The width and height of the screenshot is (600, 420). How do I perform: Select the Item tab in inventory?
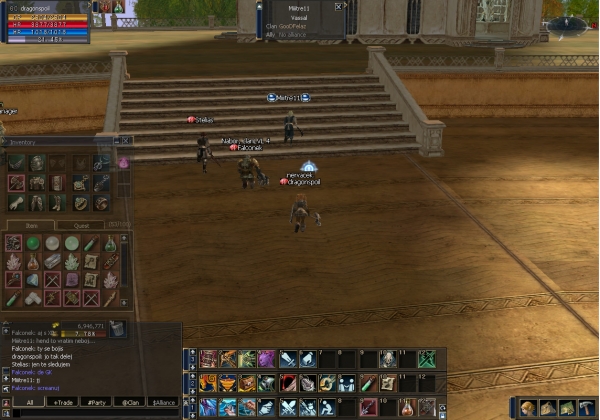pyautogui.click(x=31, y=225)
